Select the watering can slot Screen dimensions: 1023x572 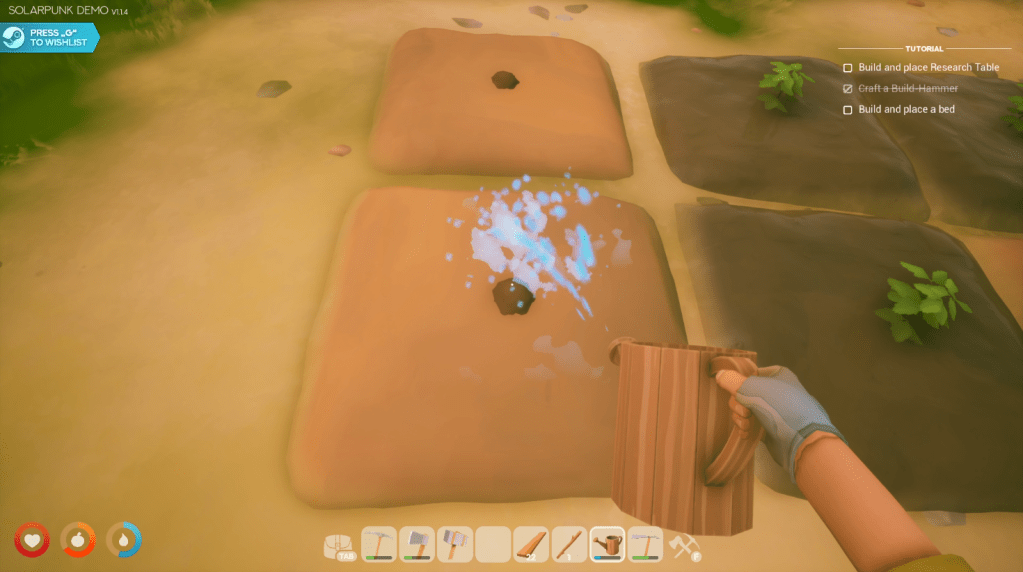point(607,544)
